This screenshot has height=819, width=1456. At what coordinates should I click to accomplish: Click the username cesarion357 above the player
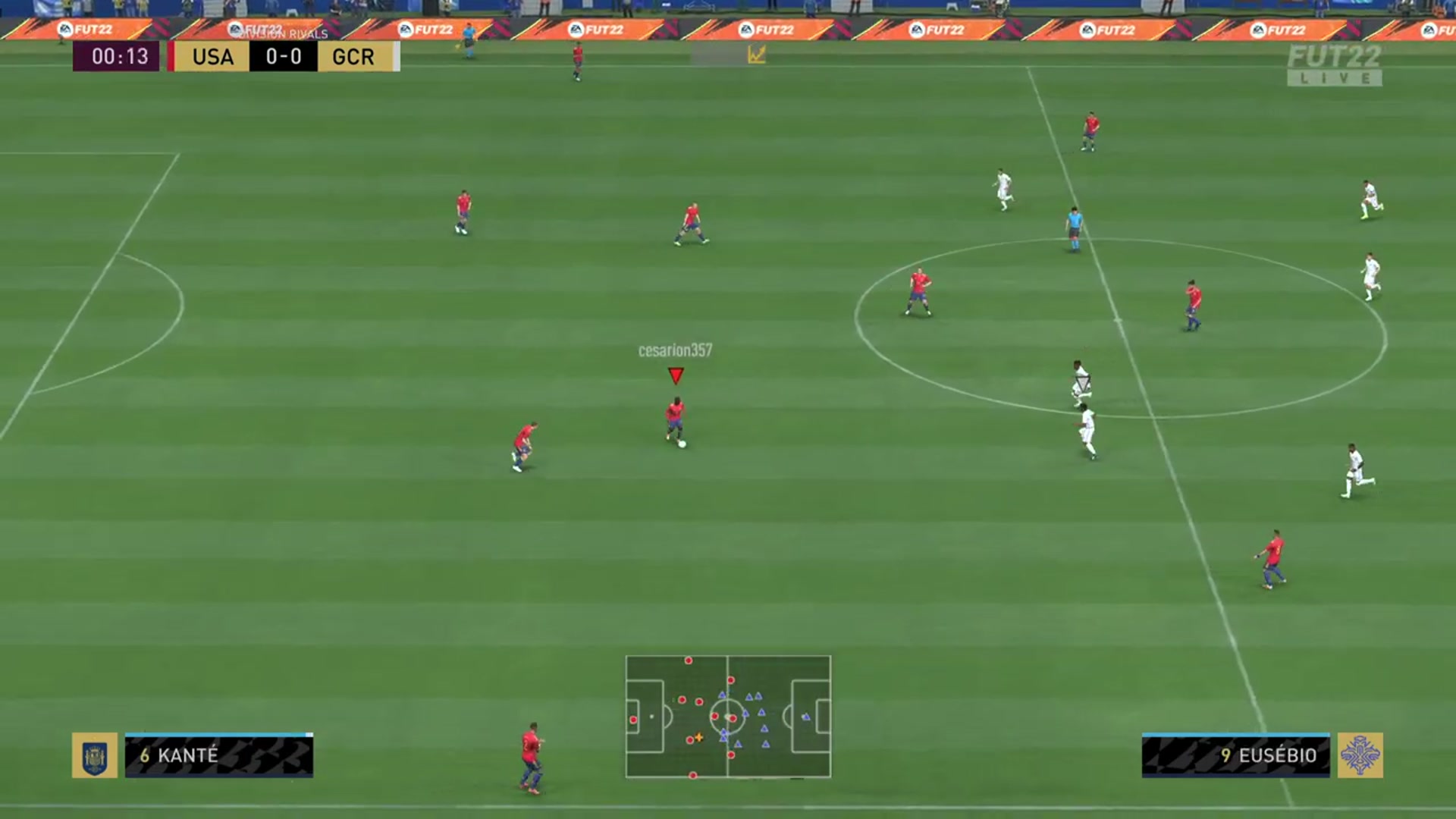675,350
